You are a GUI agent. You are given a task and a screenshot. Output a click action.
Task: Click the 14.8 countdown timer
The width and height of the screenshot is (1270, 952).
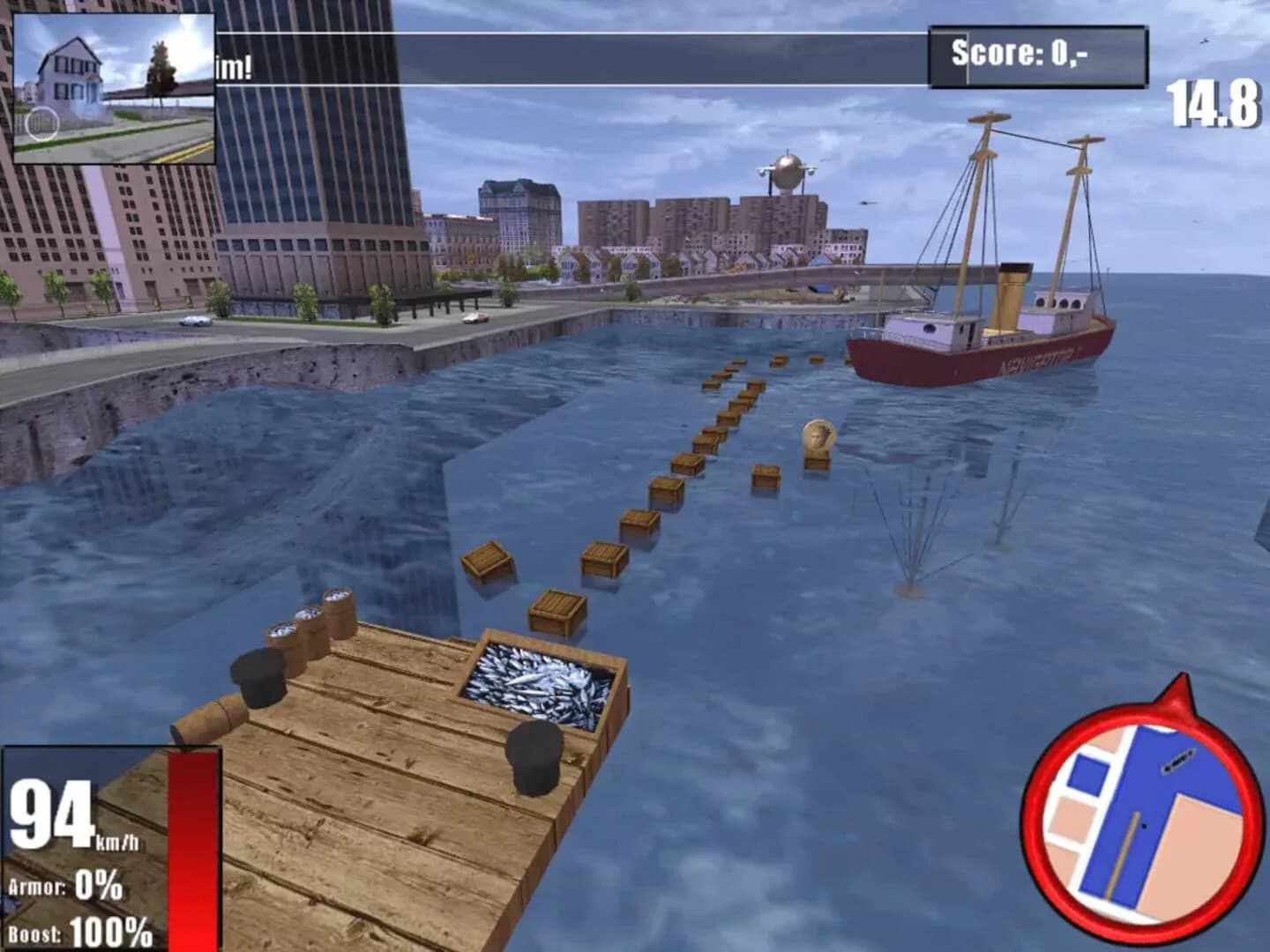[x=1214, y=104]
